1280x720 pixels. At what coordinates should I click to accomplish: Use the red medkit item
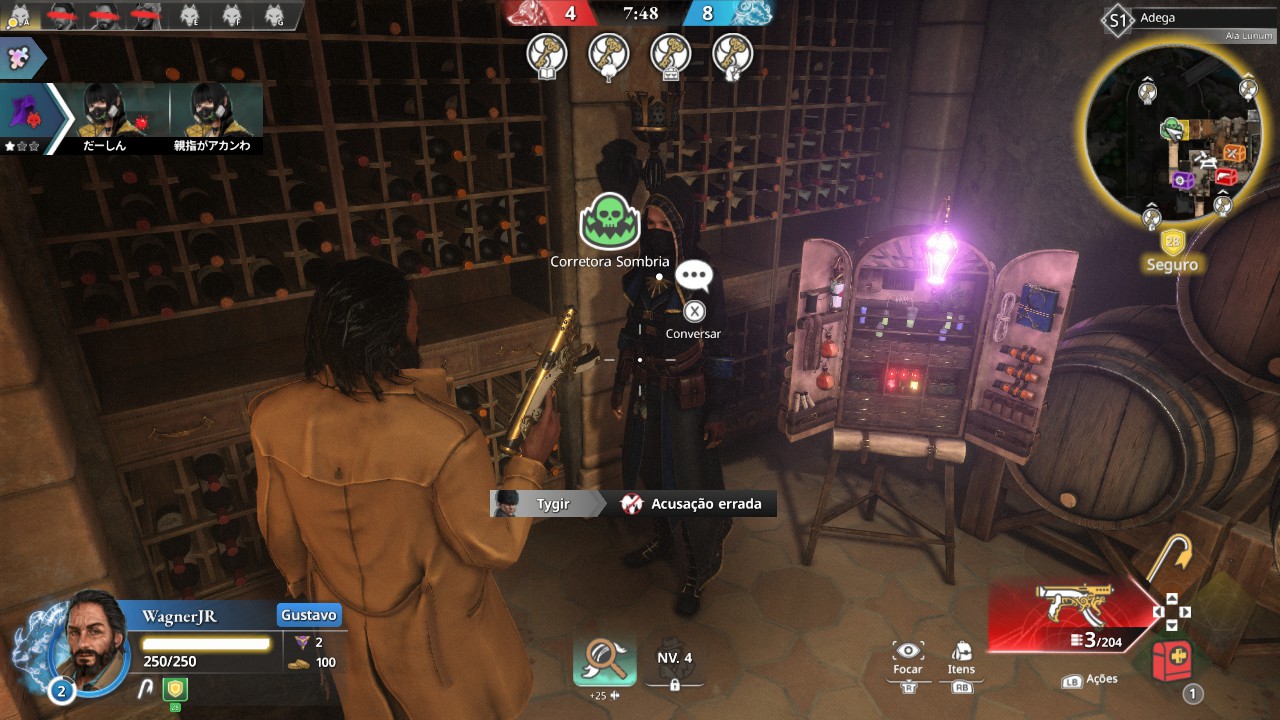(x=1172, y=659)
